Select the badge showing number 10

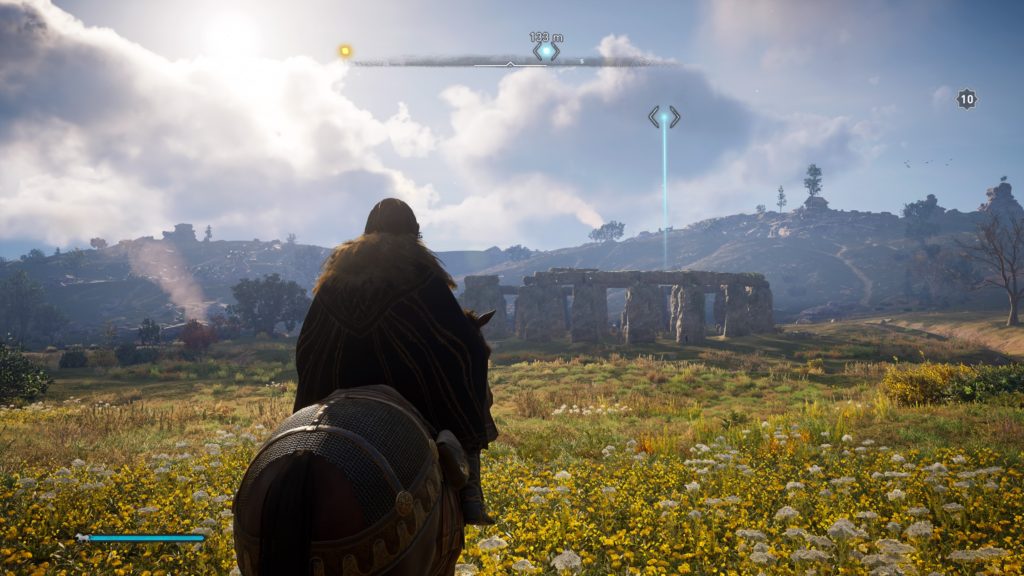966,98
